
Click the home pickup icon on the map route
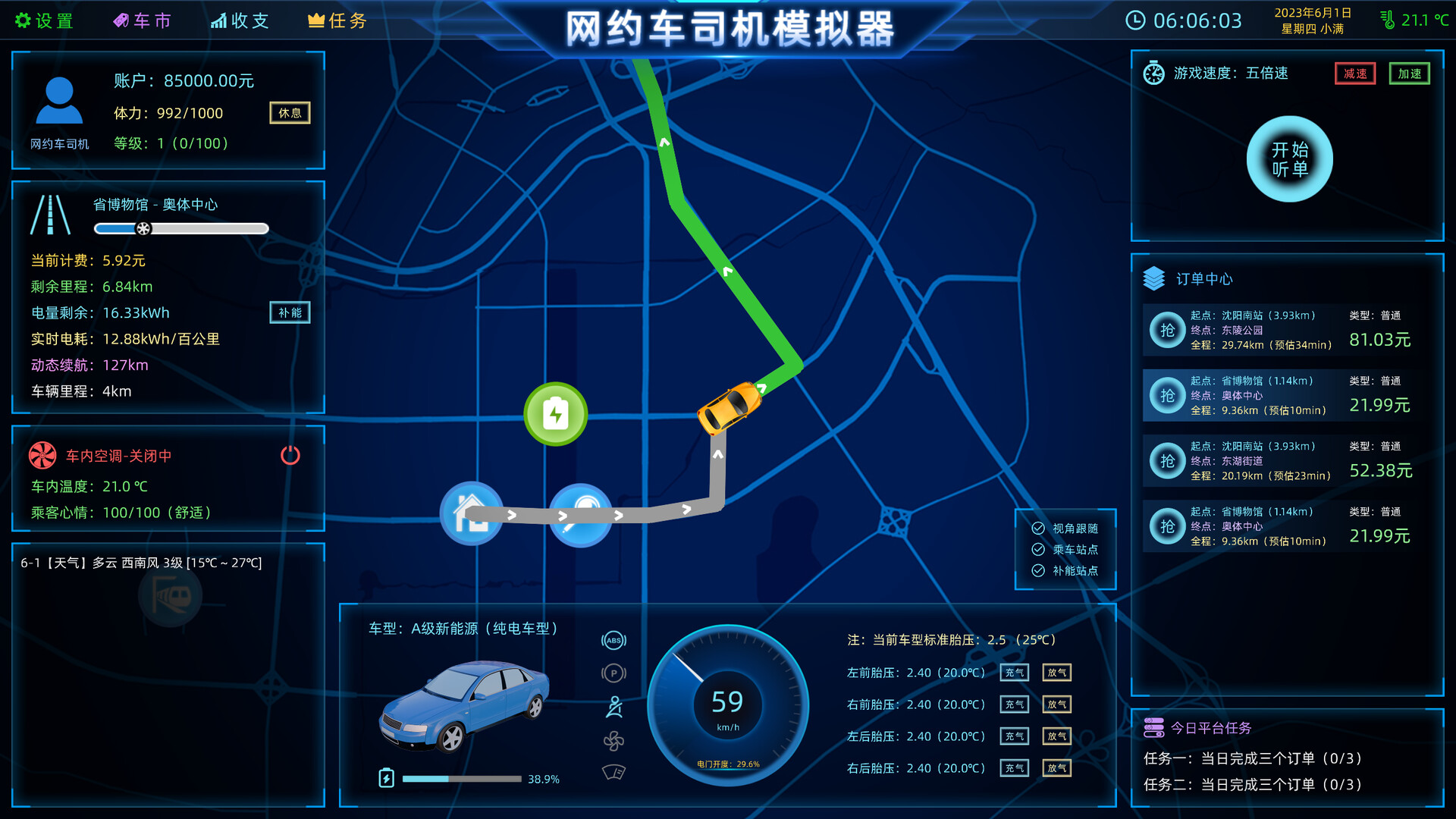click(471, 513)
